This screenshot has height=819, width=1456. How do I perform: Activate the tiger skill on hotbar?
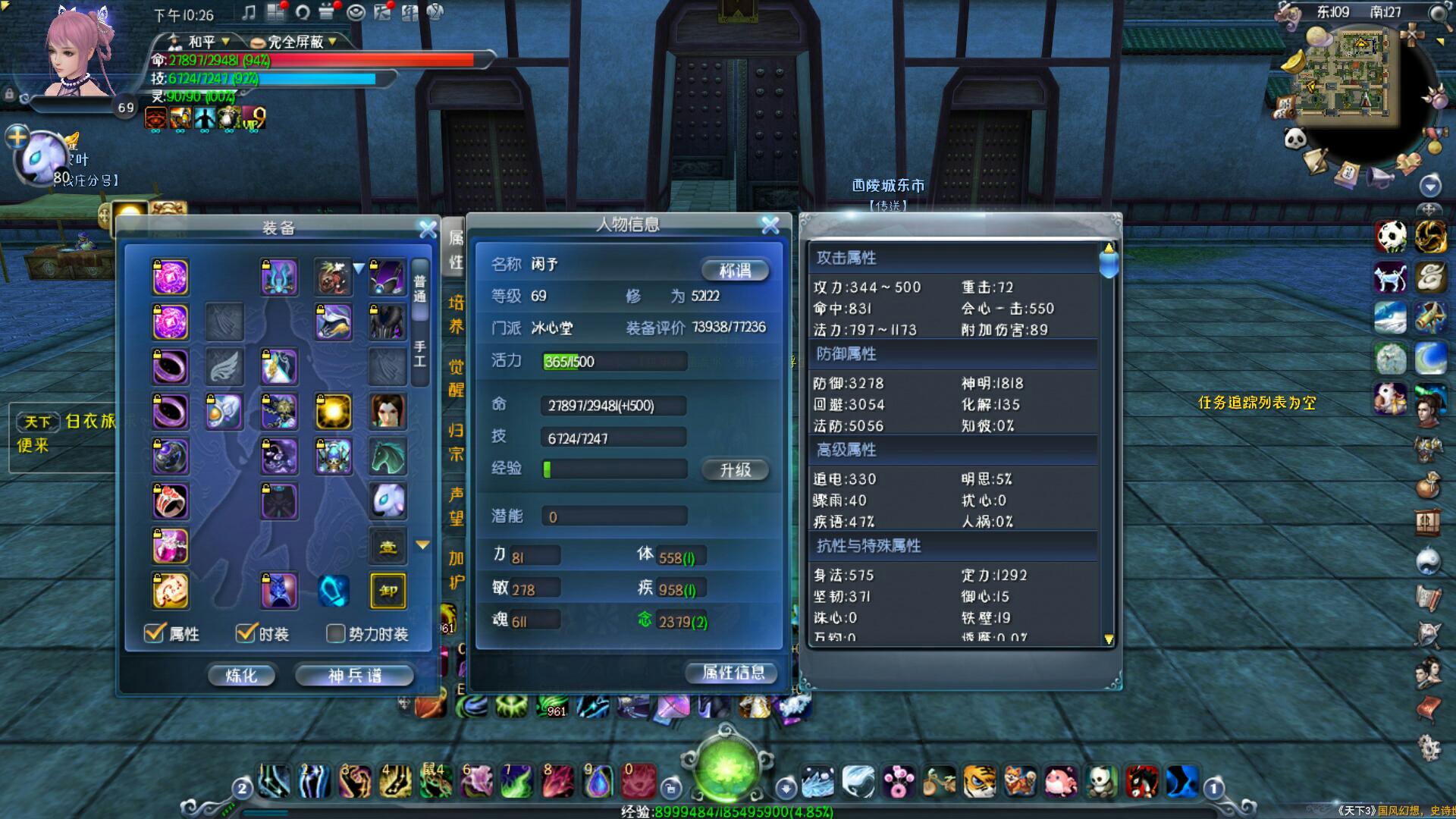[x=979, y=781]
